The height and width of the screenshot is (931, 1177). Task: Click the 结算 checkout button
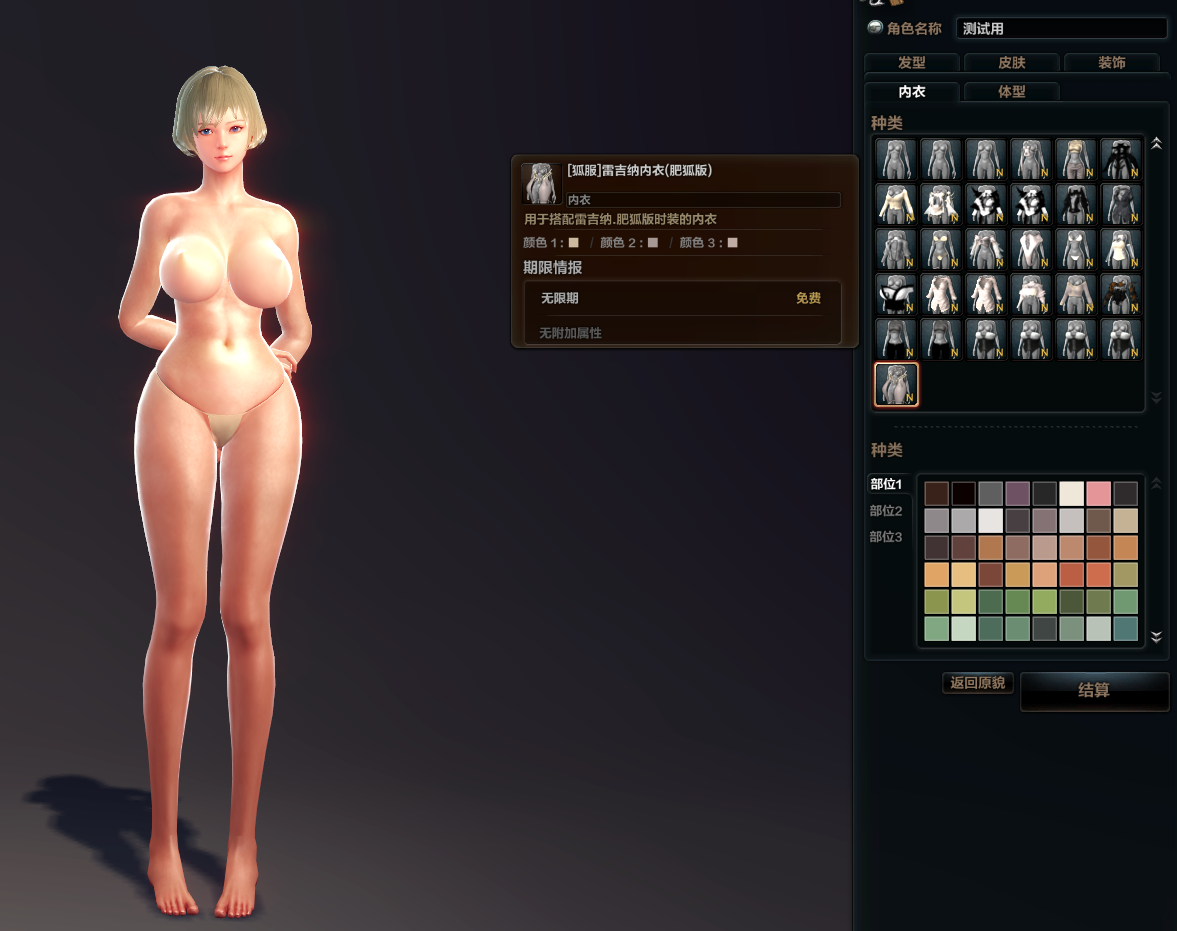coord(1094,691)
